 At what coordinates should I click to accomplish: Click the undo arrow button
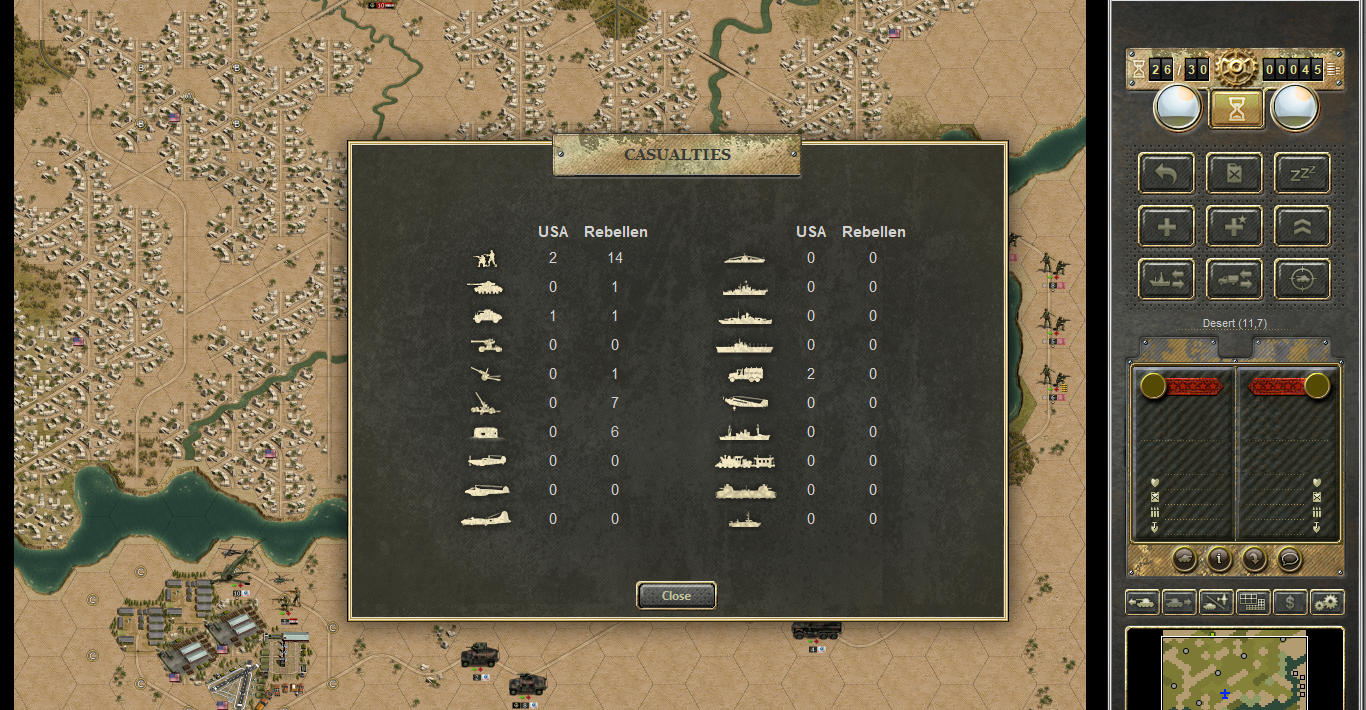(x=1166, y=173)
